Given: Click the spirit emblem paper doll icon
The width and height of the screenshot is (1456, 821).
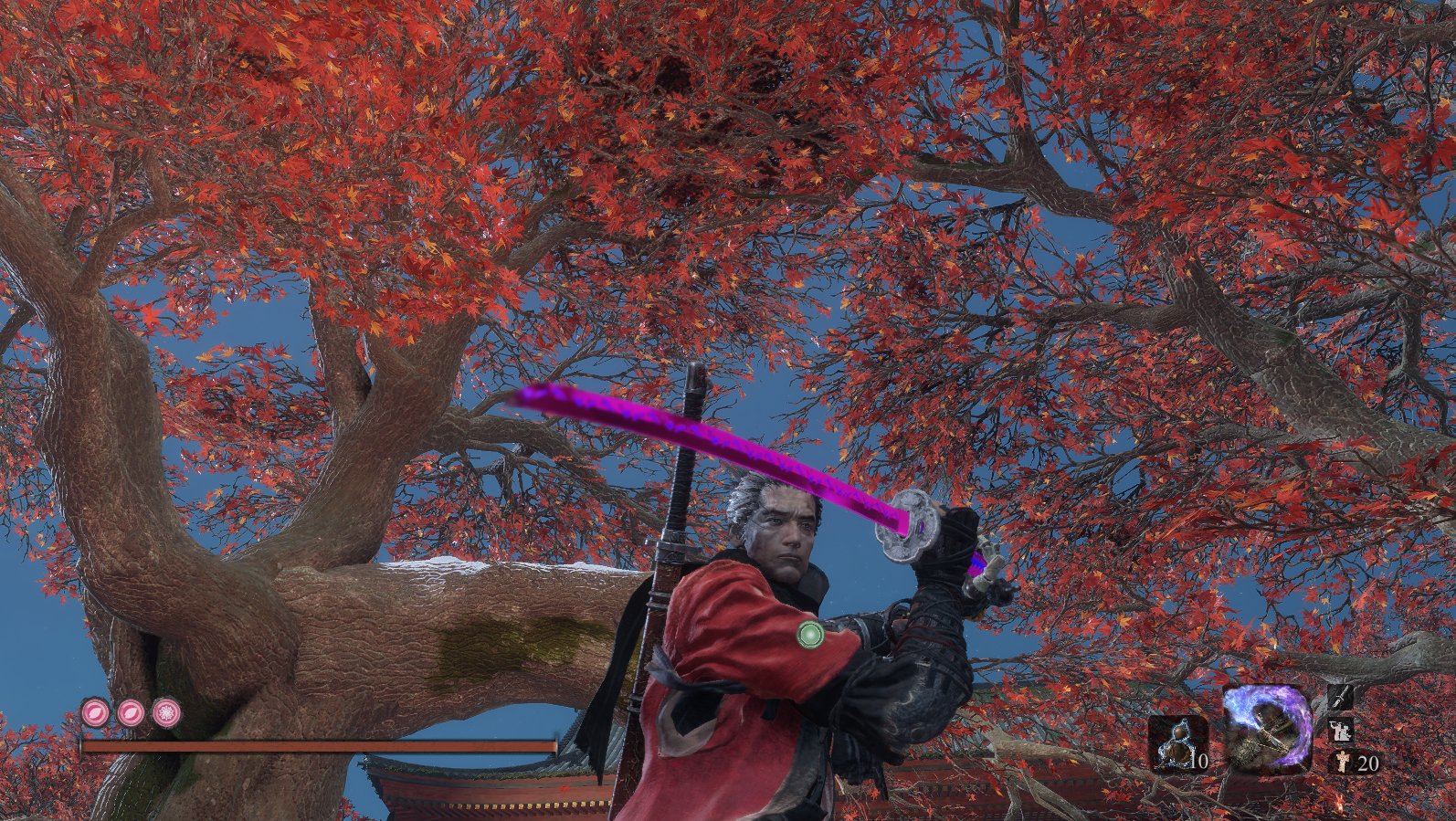Looking at the screenshot, I should coord(1341,762).
